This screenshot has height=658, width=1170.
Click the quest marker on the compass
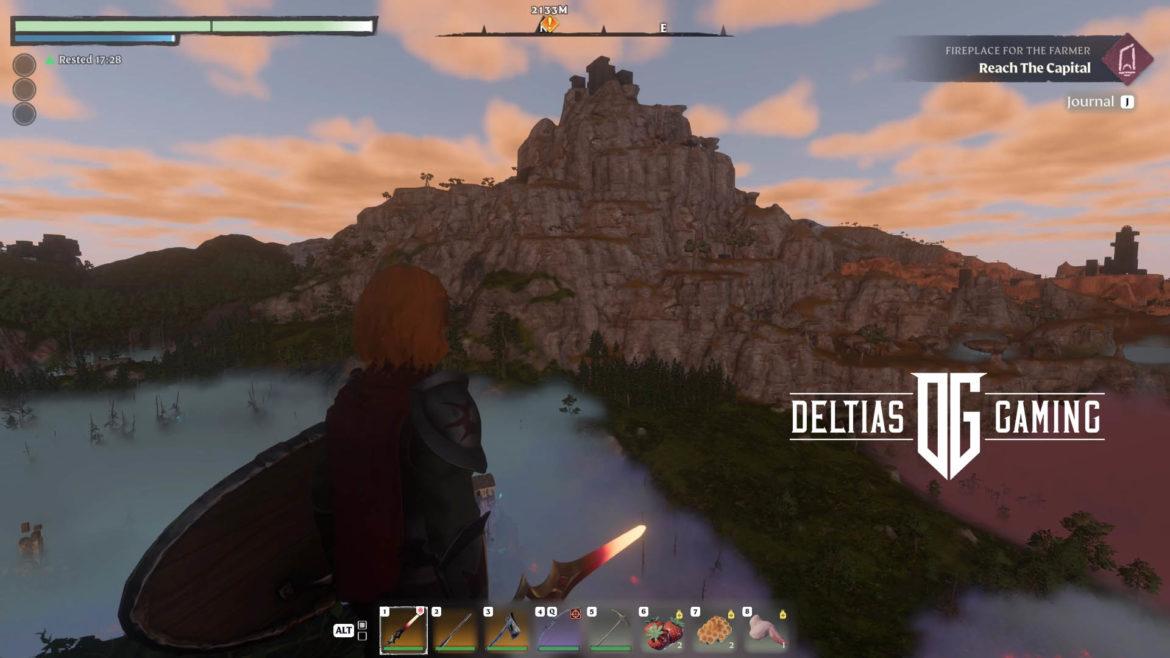(548, 23)
